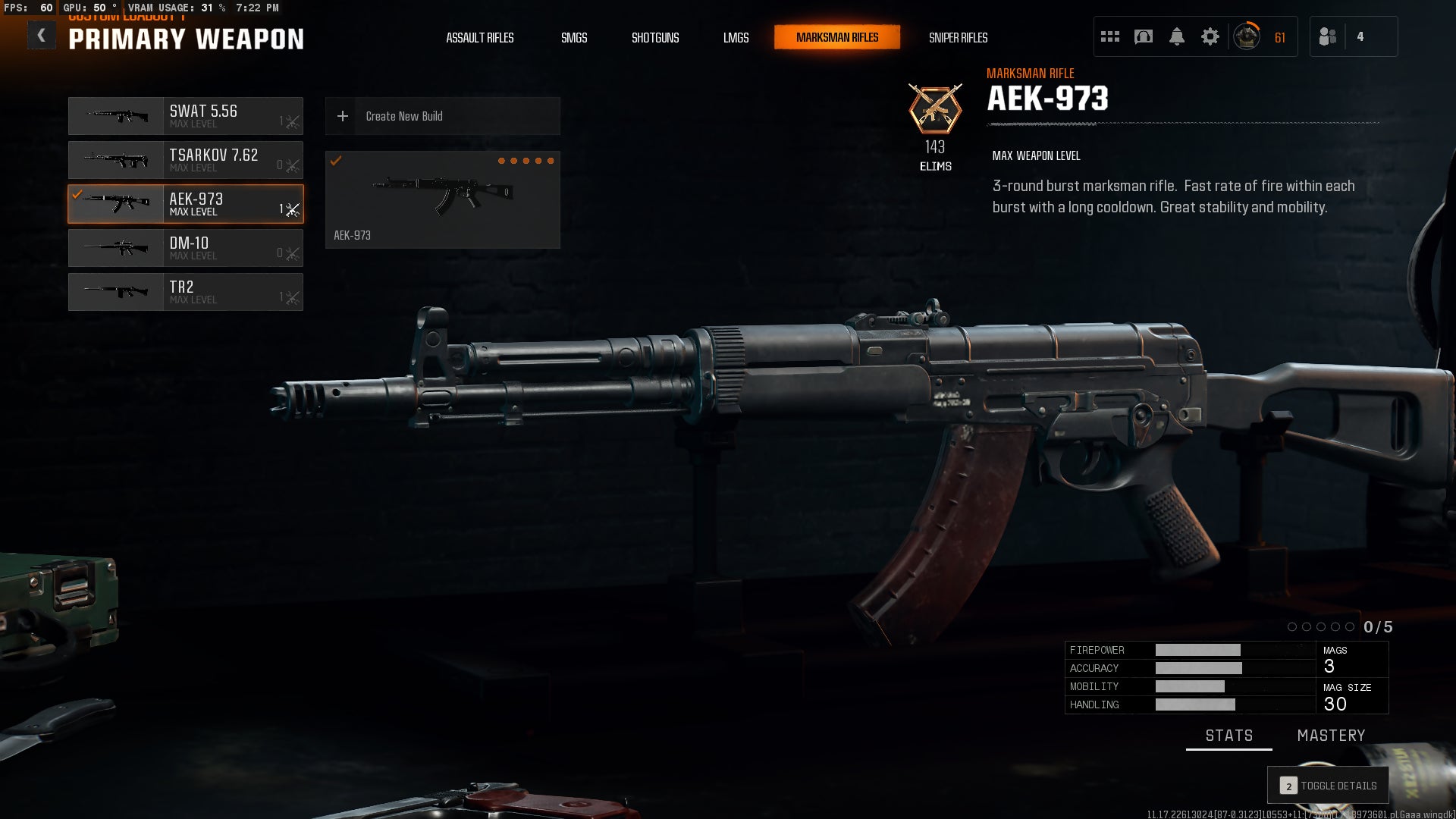Image resolution: width=1456 pixels, height=819 pixels.
Task: Create New Build for this weapon
Action: coord(442,116)
